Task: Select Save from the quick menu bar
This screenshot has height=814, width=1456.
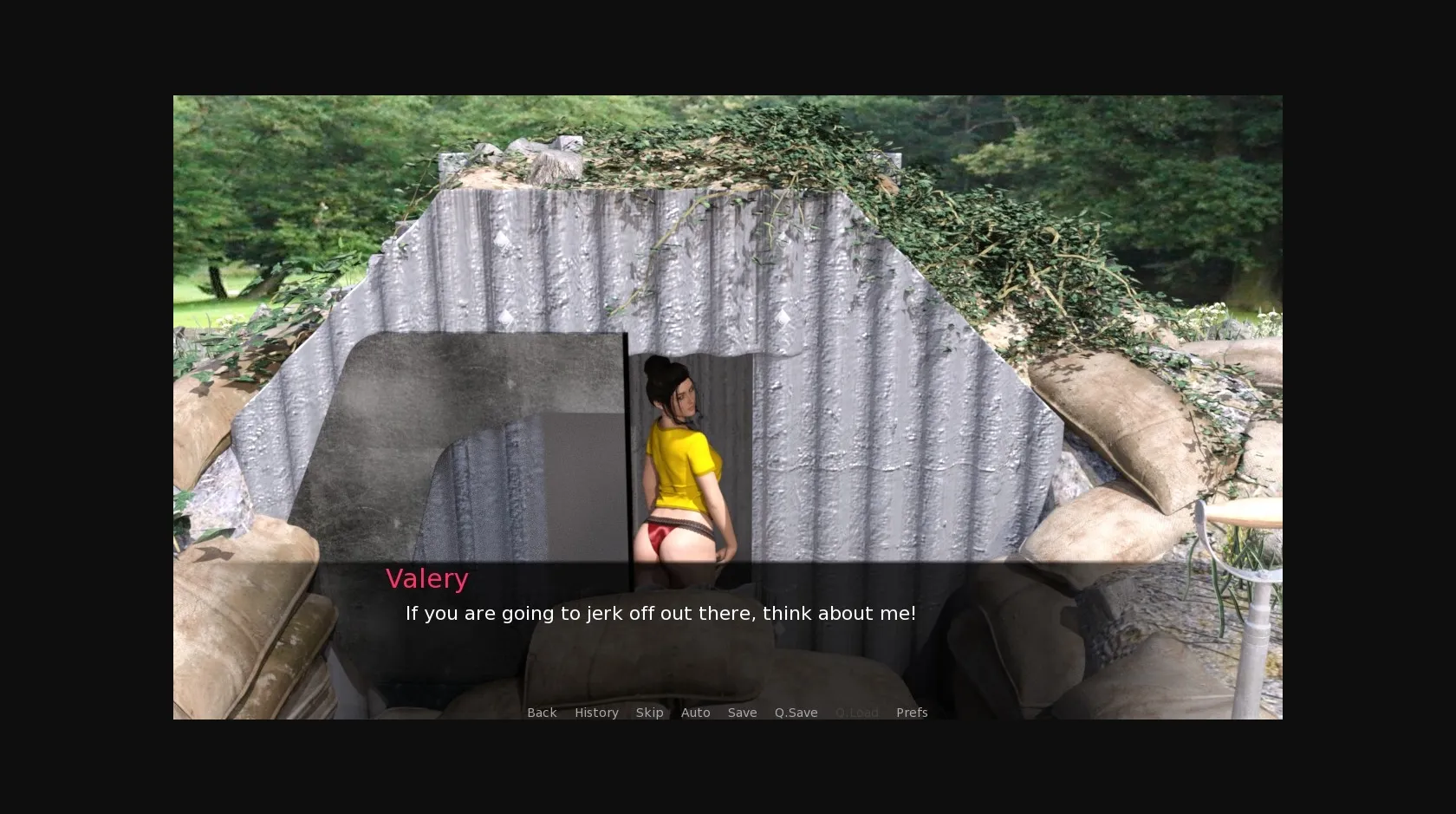Action: tap(742, 712)
